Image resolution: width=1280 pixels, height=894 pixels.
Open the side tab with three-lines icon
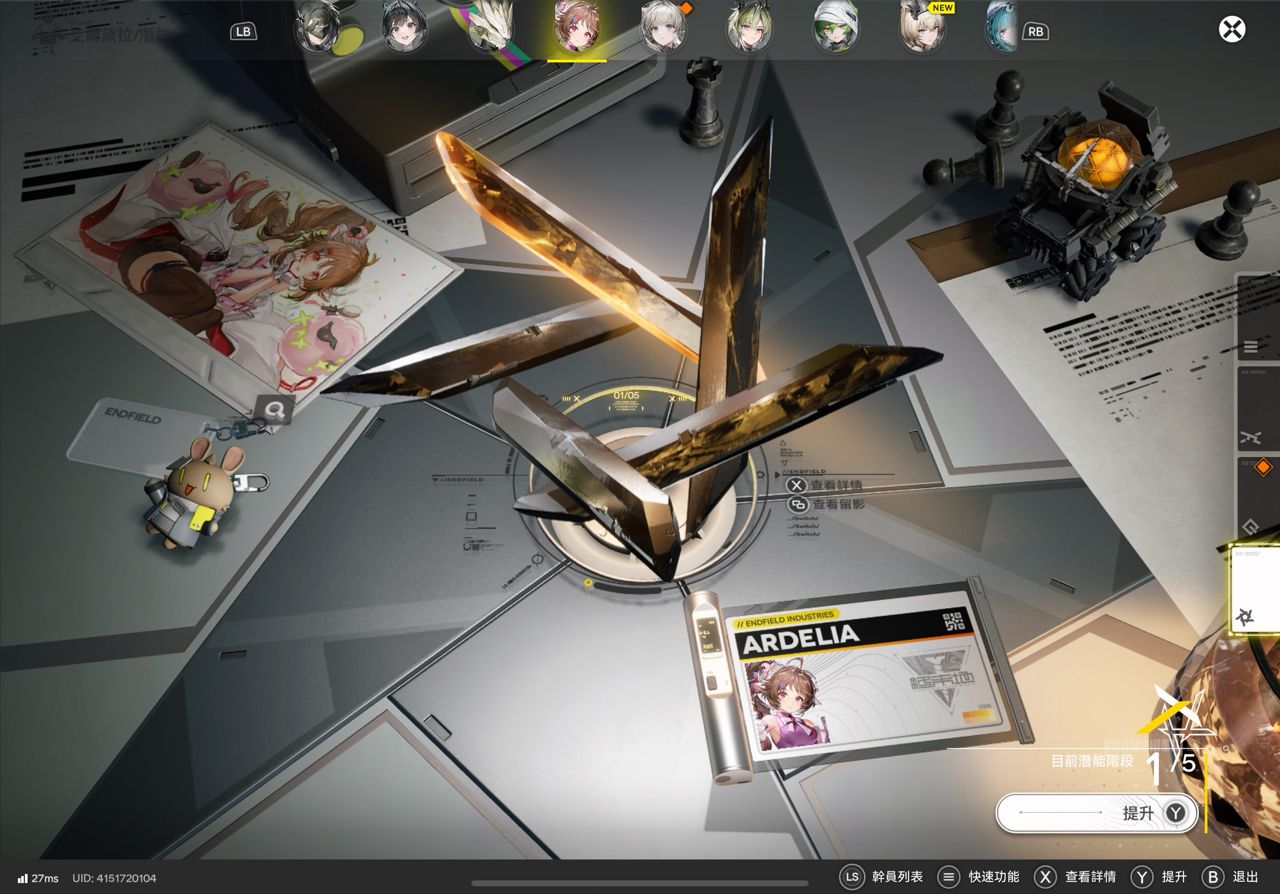tap(1256, 346)
